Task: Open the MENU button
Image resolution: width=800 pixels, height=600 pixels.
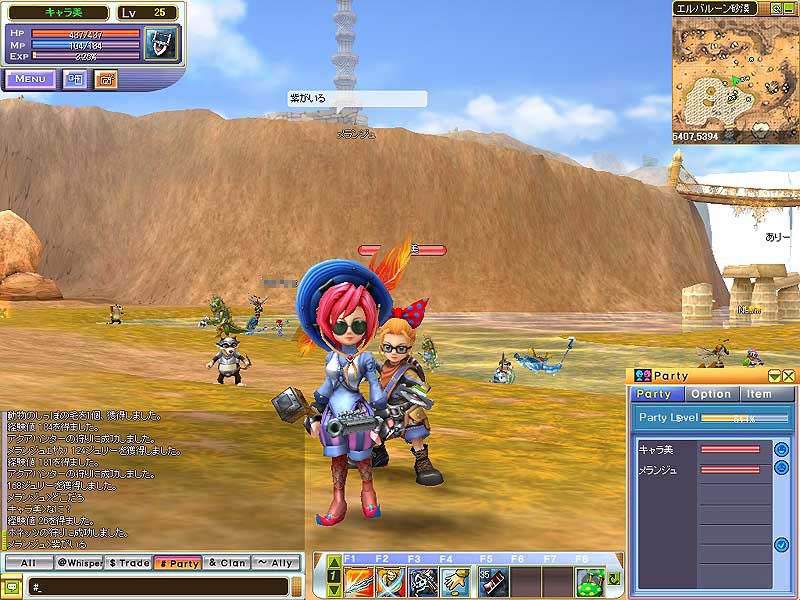Action: point(30,79)
